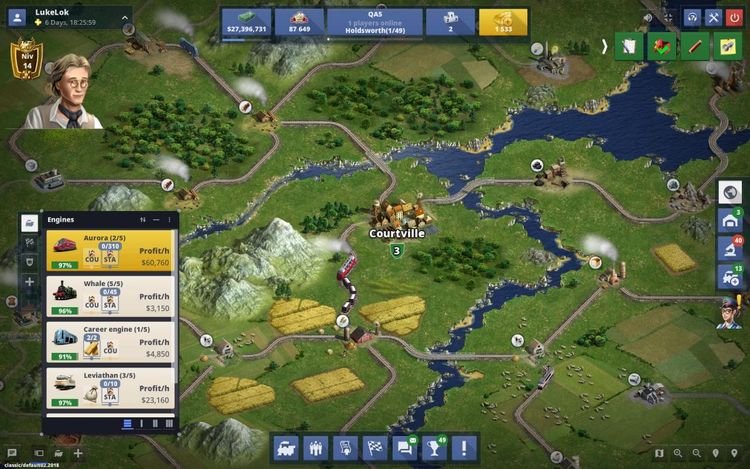
Task: Expand the toolbar with the white arrow
Action: [604, 46]
